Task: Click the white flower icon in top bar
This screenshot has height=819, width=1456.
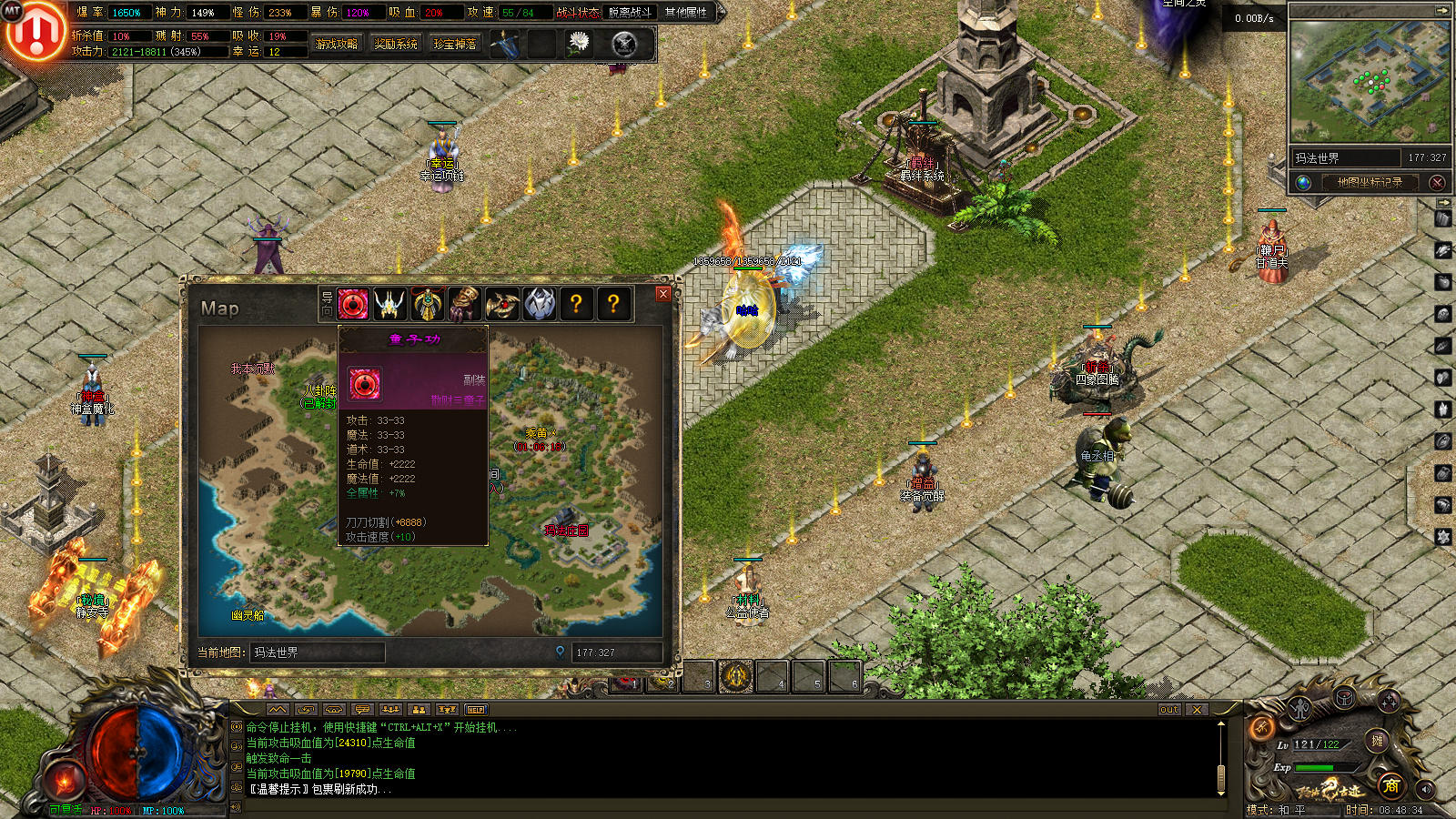Action: click(x=579, y=42)
